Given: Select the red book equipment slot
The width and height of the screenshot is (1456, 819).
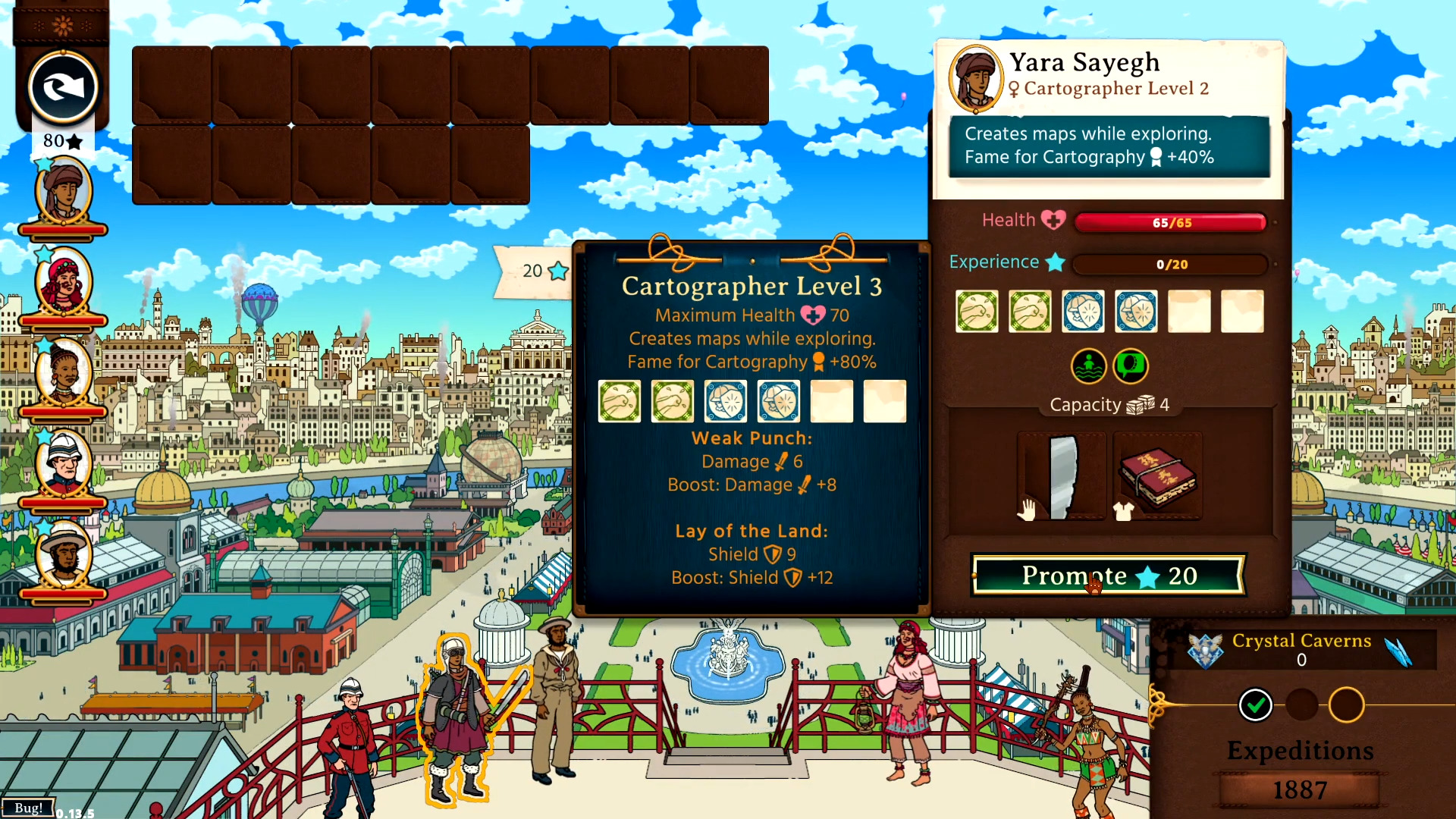Looking at the screenshot, I should [1157, 476].
